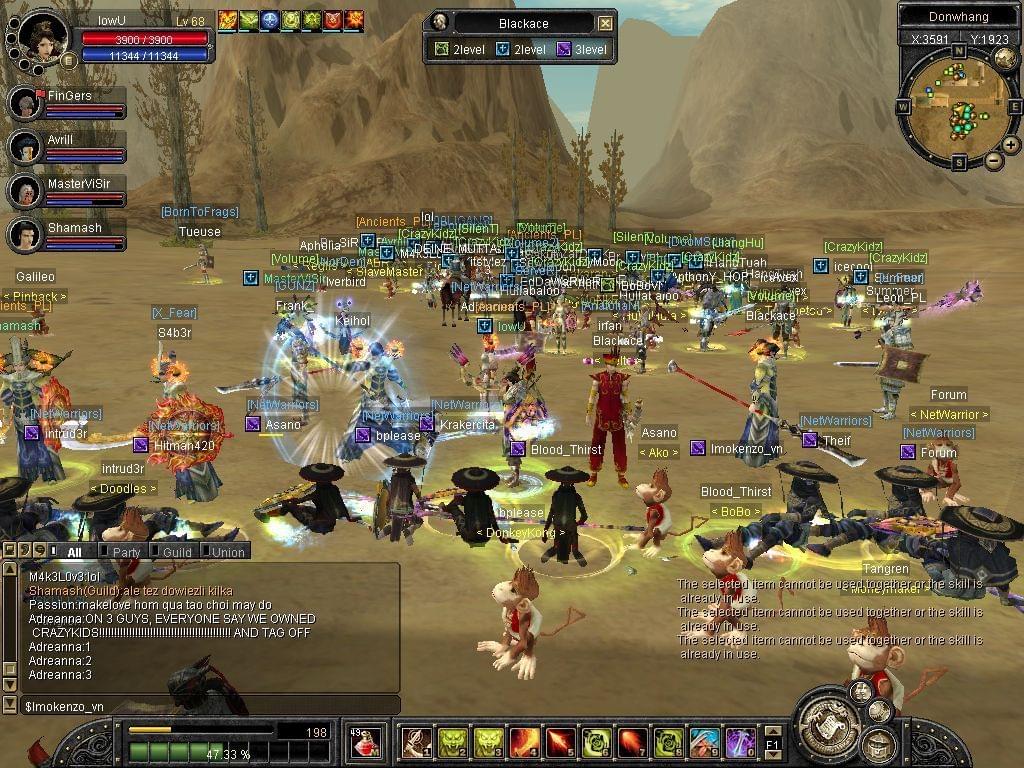The width and height of the screenshot is (1024, 768).
Task: Switch chat to the Party tab
Action: point(126,552)
